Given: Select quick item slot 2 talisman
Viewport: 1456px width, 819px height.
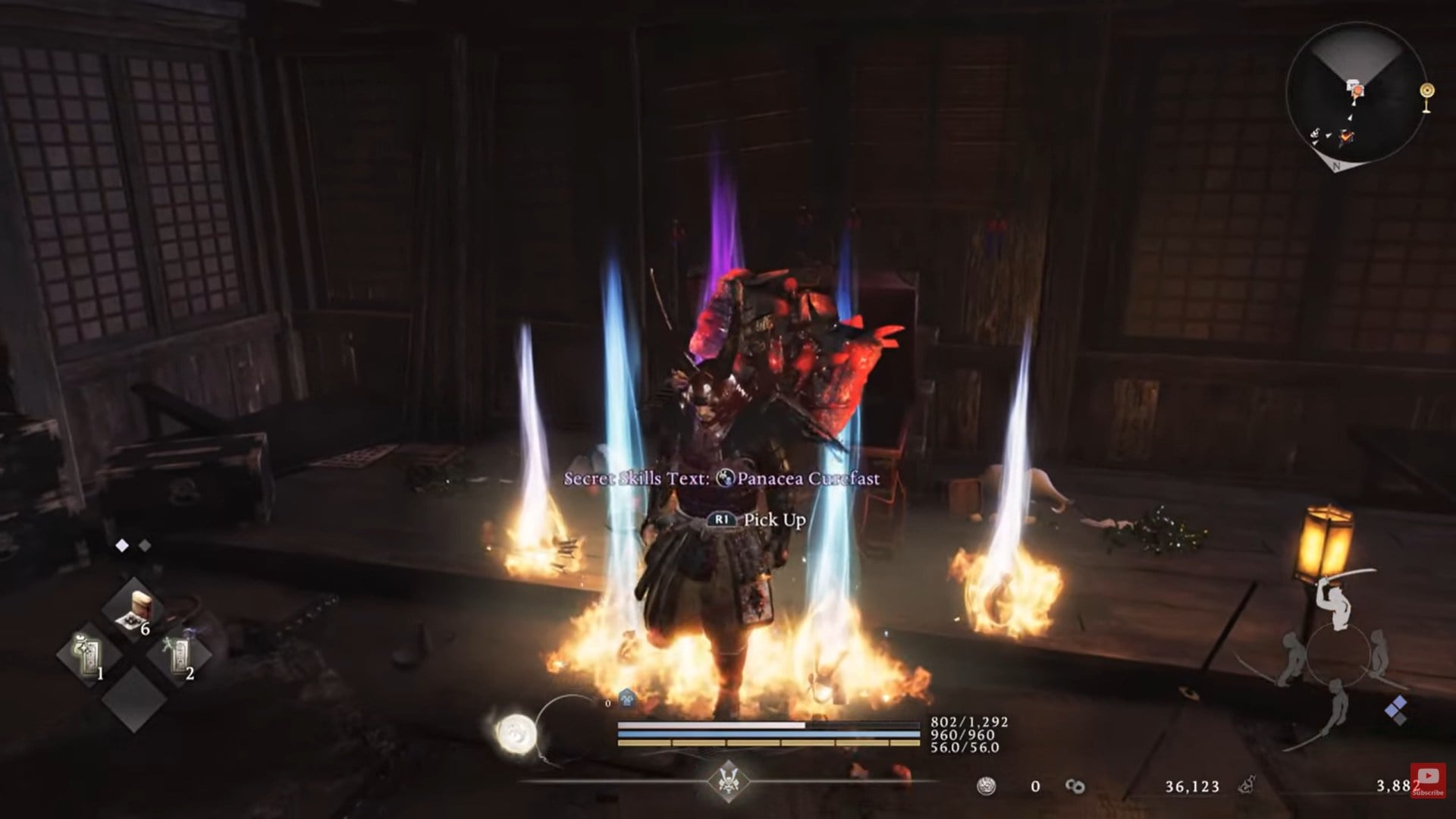Looking at the screenshot, I should [180, 657].
